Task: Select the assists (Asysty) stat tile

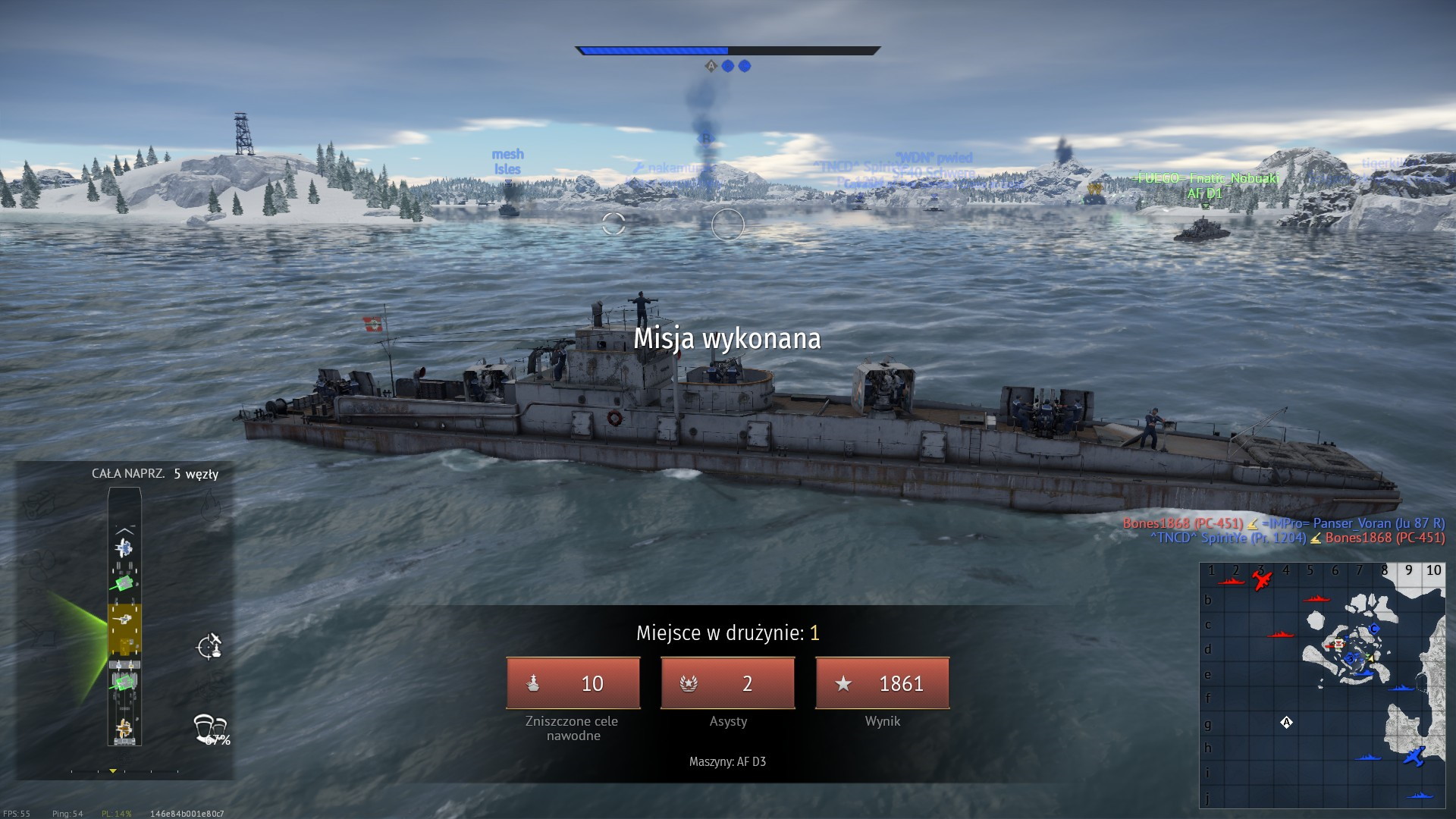Action: pos(728,683)
